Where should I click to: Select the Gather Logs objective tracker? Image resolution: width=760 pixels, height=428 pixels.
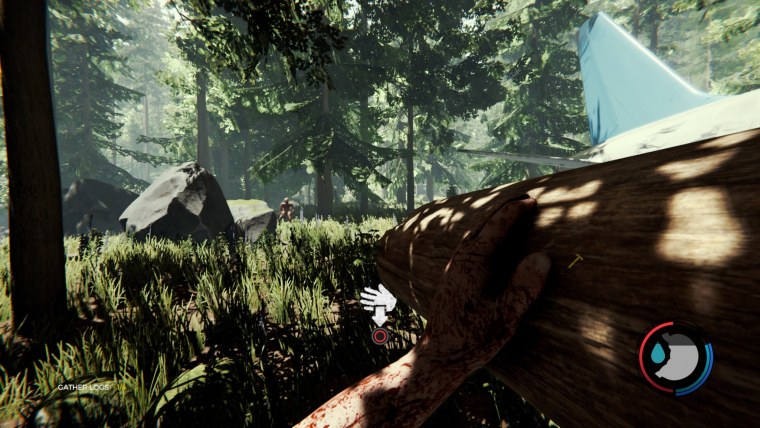click(x=84, y=387)
